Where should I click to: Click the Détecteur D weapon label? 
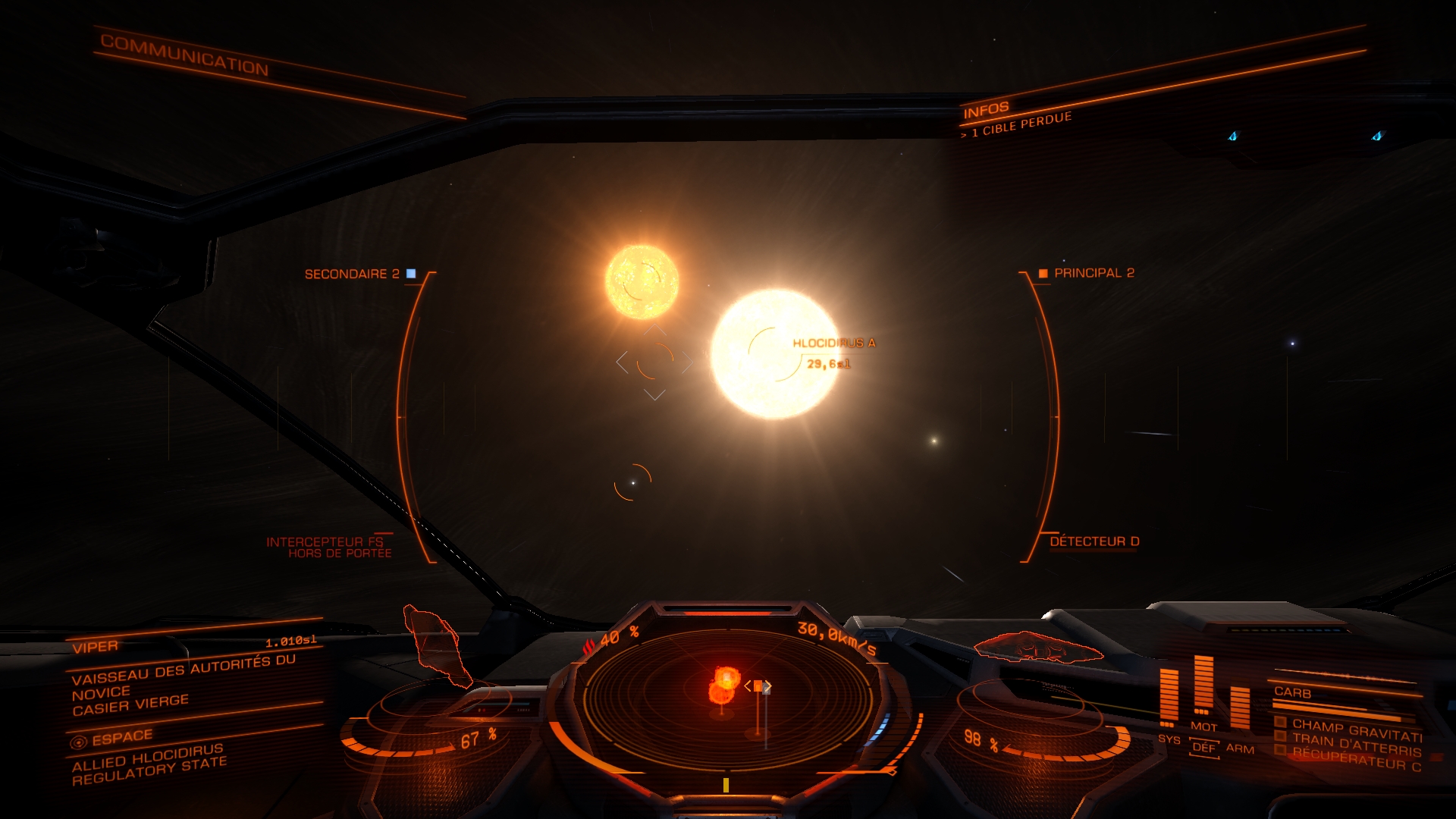1094,541
